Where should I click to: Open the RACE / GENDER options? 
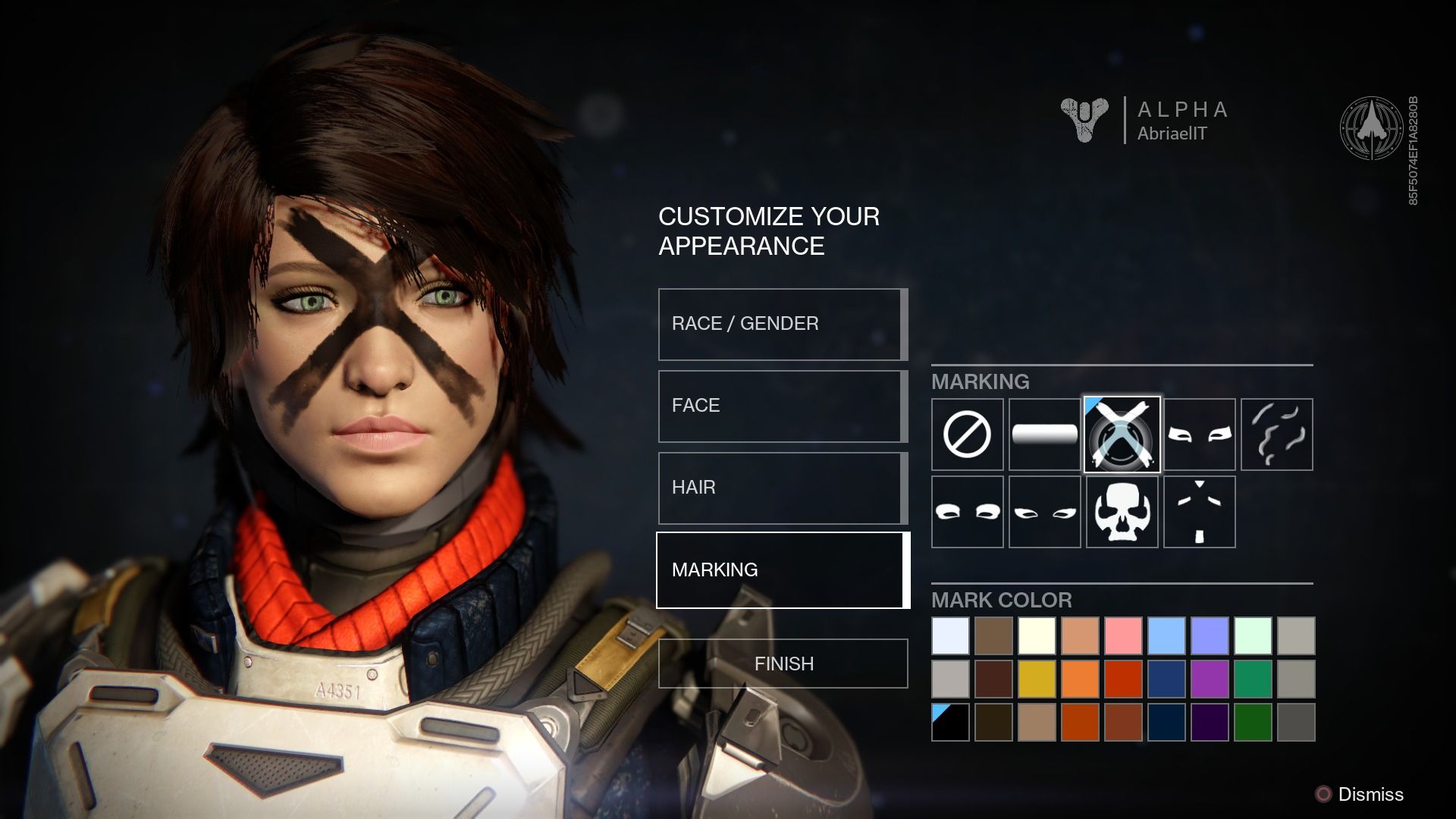tap(781, 323)
